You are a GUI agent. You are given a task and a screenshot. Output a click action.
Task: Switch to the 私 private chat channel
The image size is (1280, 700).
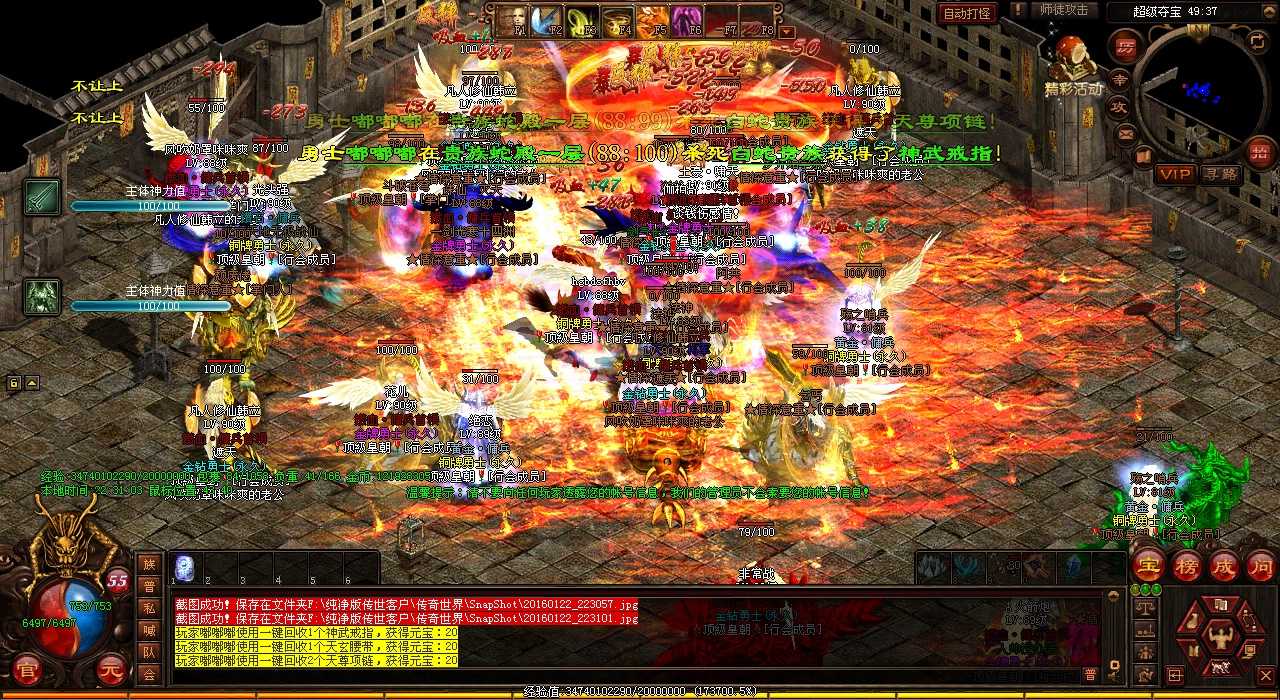(x=149, y=608)
